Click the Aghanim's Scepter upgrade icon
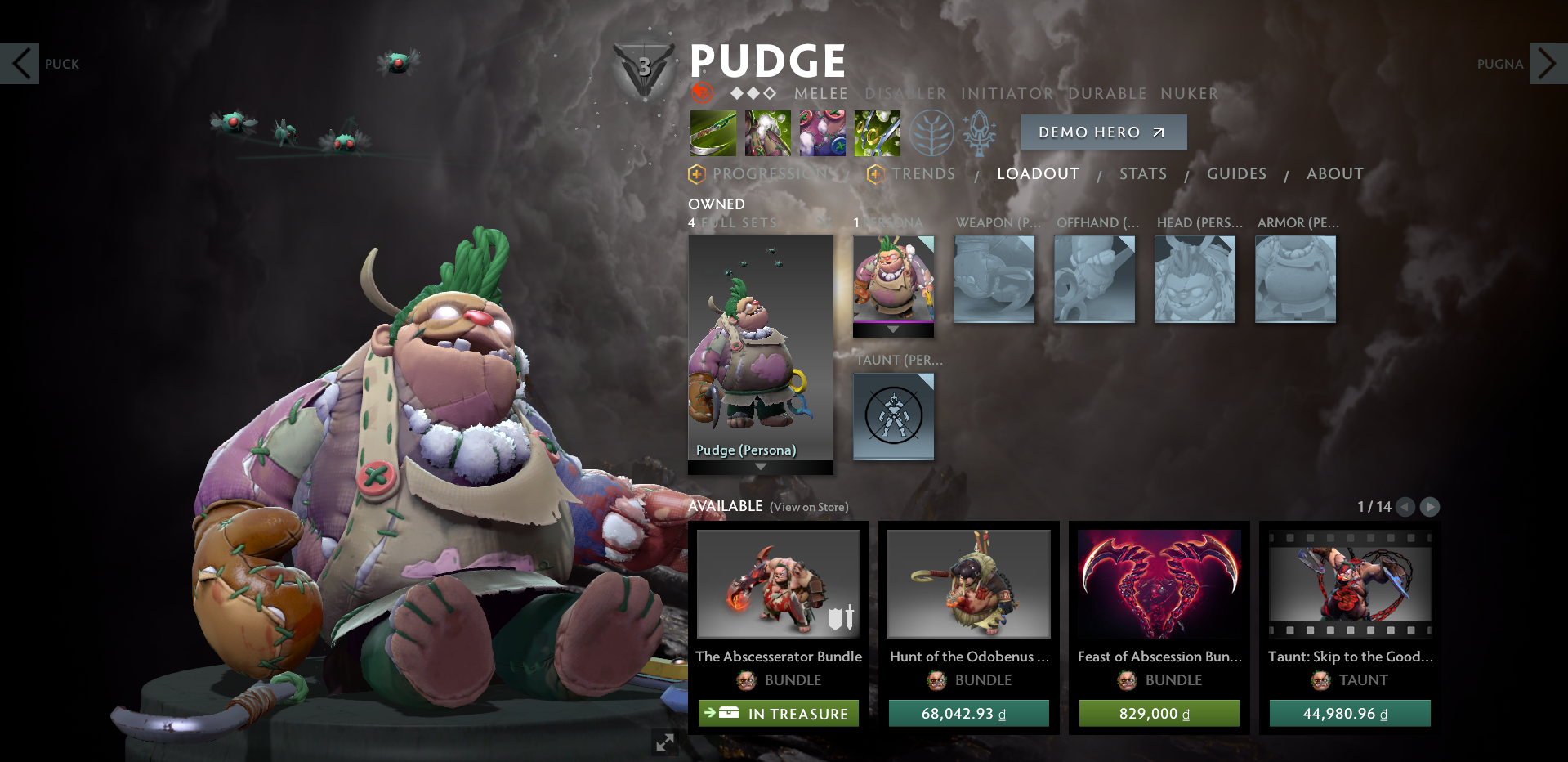1568x762 pixels. pyautogui.click(x=981, y=132)
